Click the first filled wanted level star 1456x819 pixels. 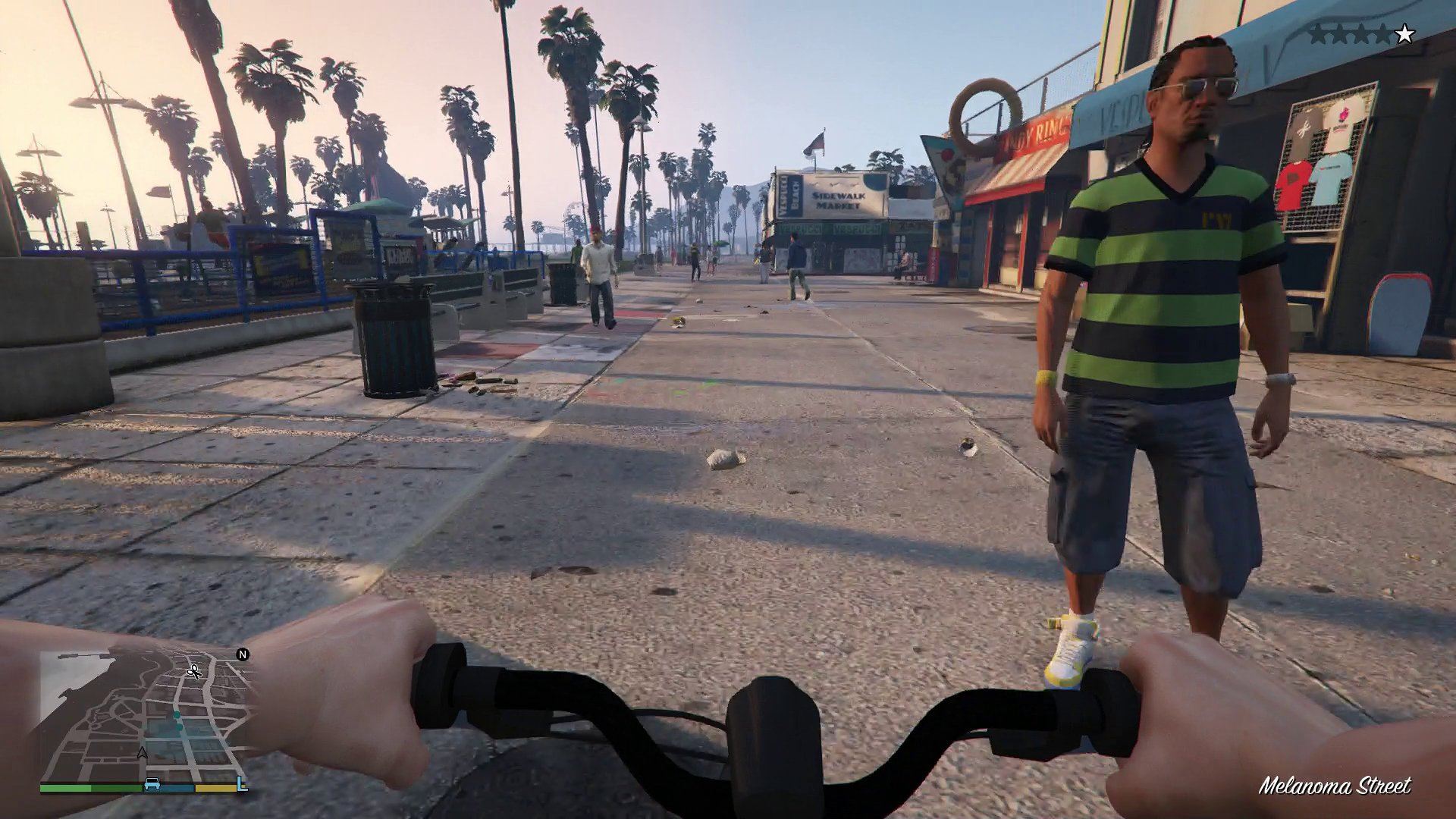[x=1319, y=33]
